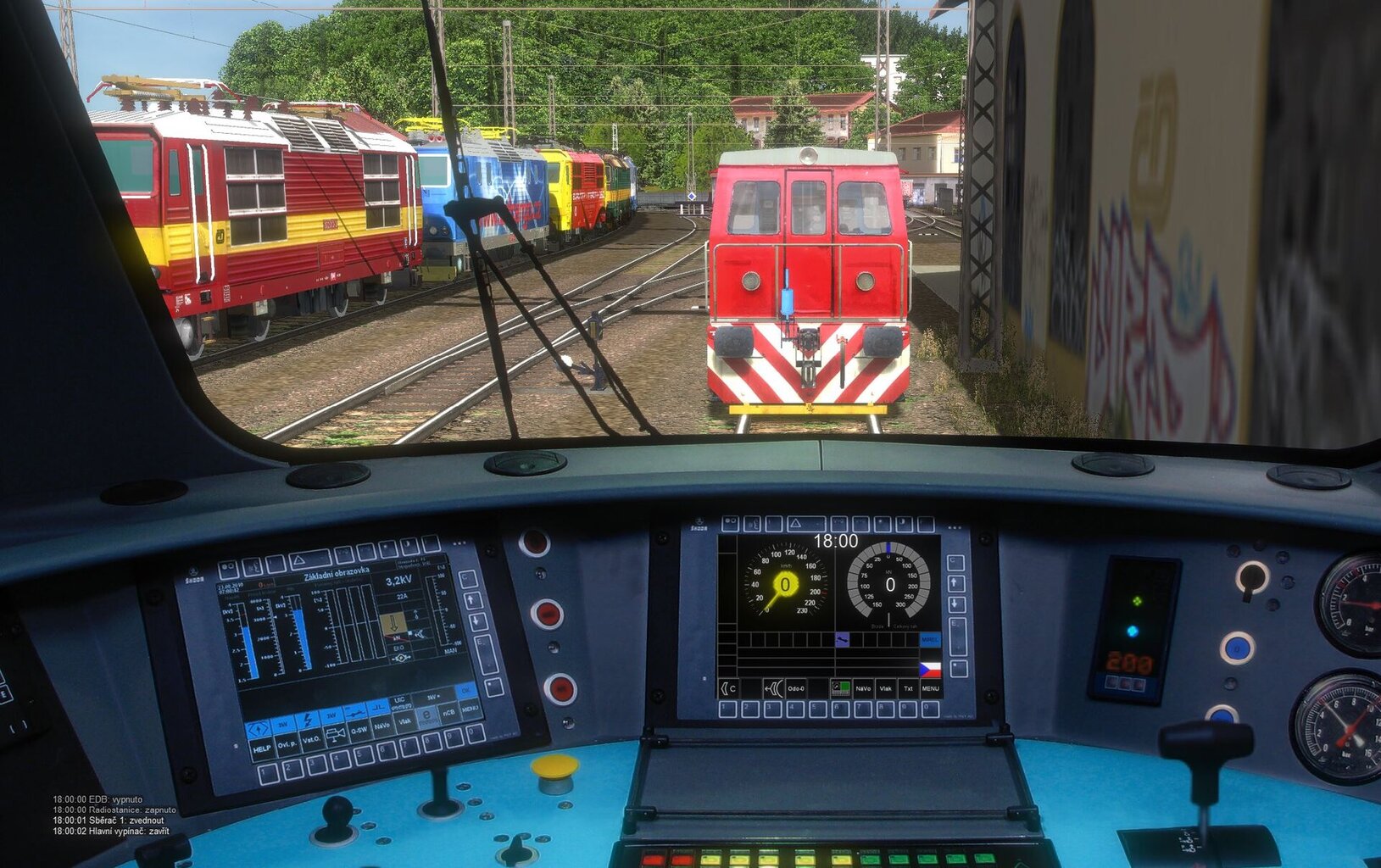
Task: Toggle the Q-SW switch on left display
Action: click(x=359, y=729)
